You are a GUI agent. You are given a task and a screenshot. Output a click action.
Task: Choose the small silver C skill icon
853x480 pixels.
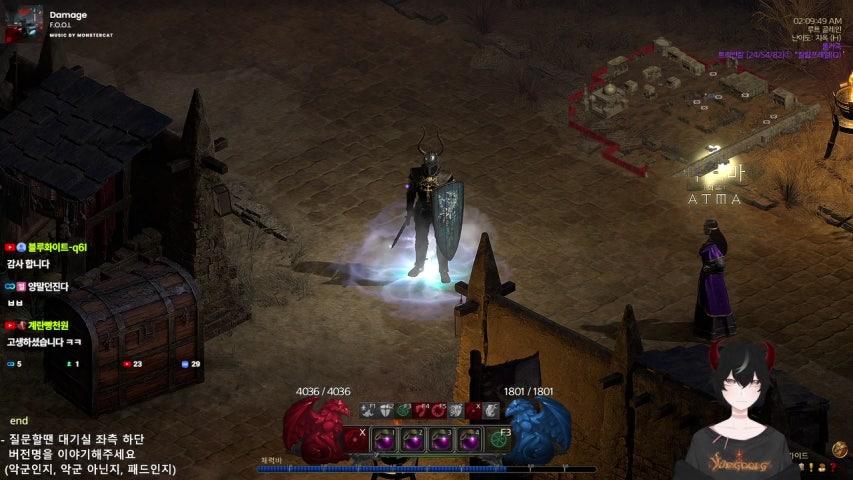(x=490, y=410)
